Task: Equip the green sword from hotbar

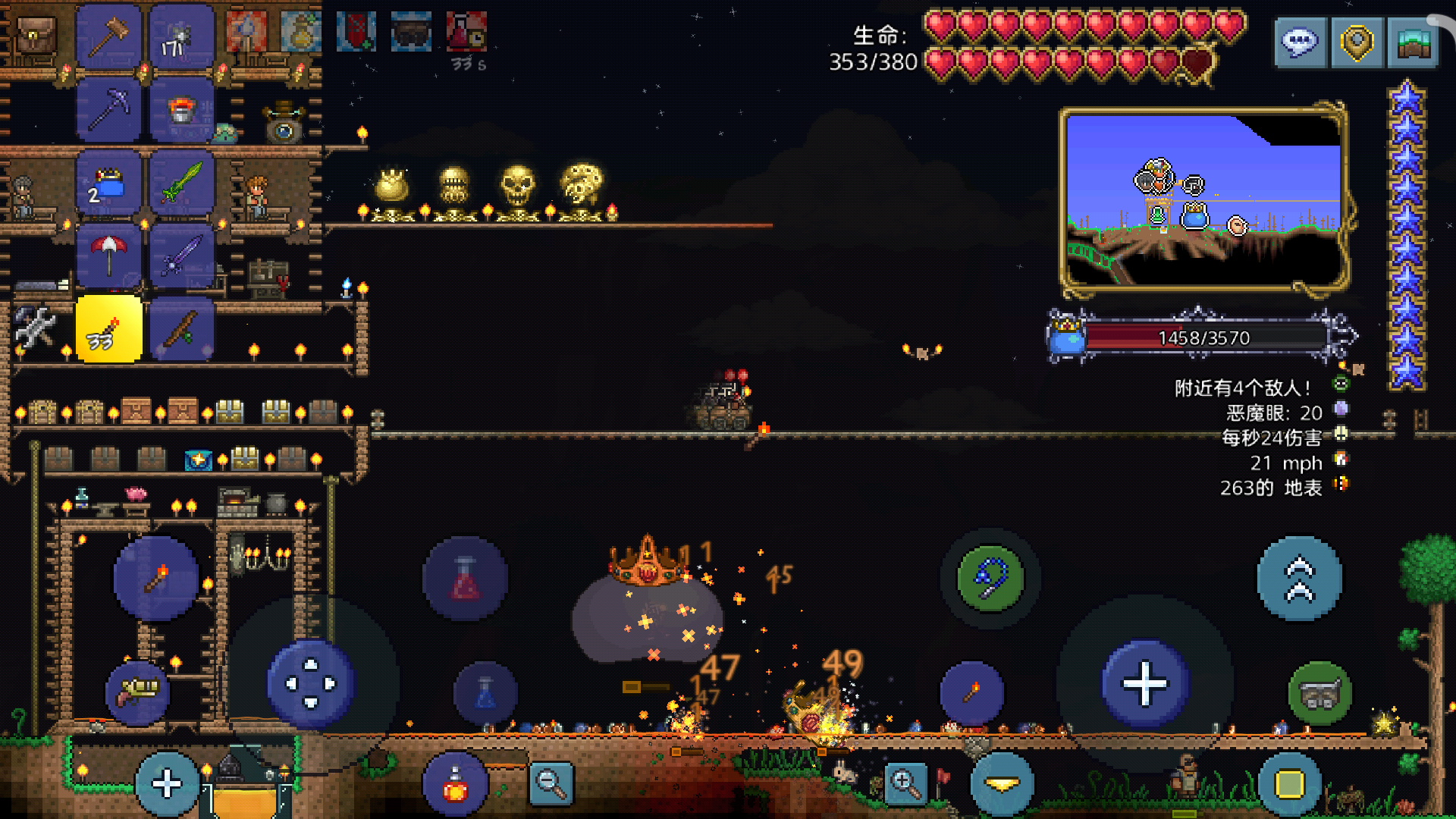Action: 182,184
